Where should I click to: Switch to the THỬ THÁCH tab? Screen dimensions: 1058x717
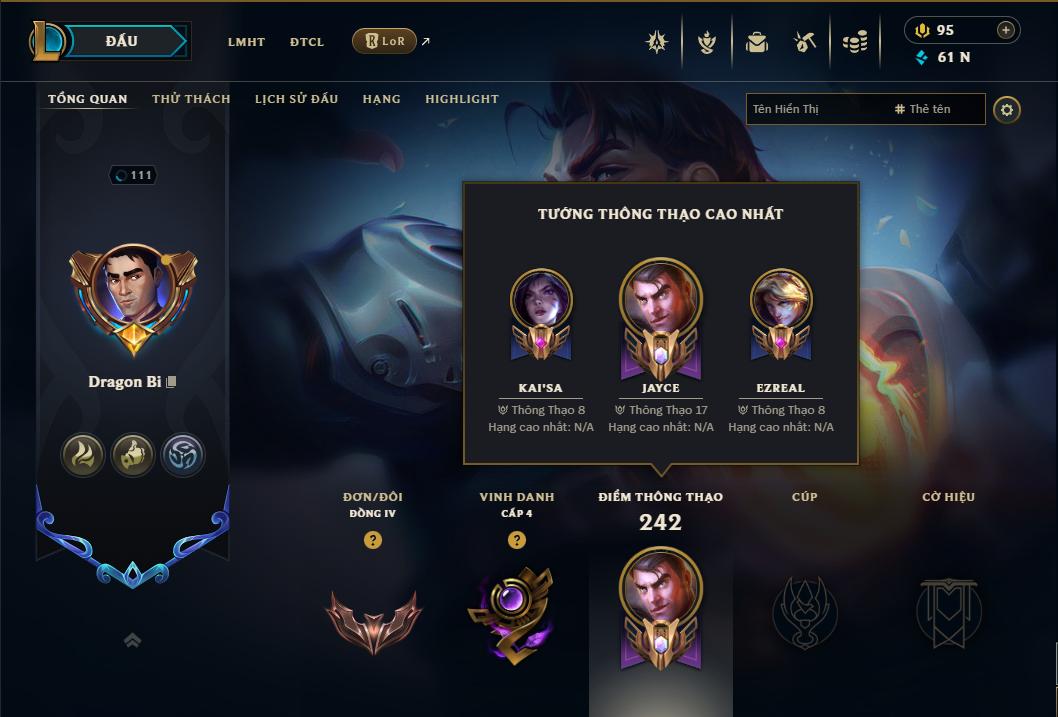click(191, 99)
